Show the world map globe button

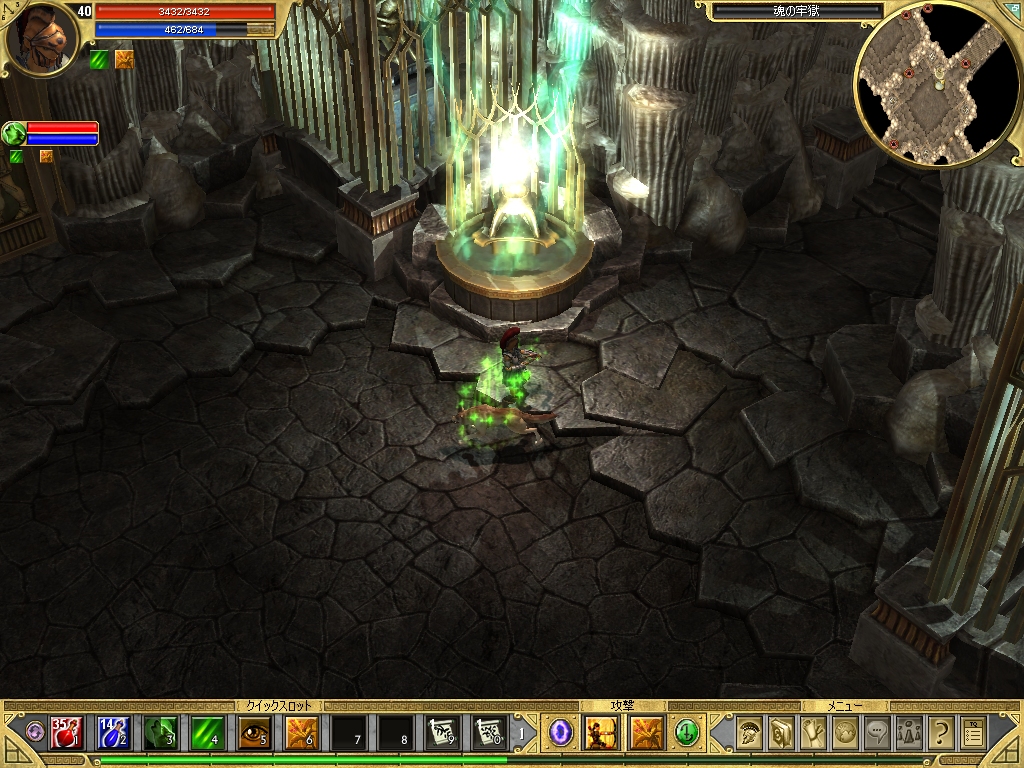[845, 733]
